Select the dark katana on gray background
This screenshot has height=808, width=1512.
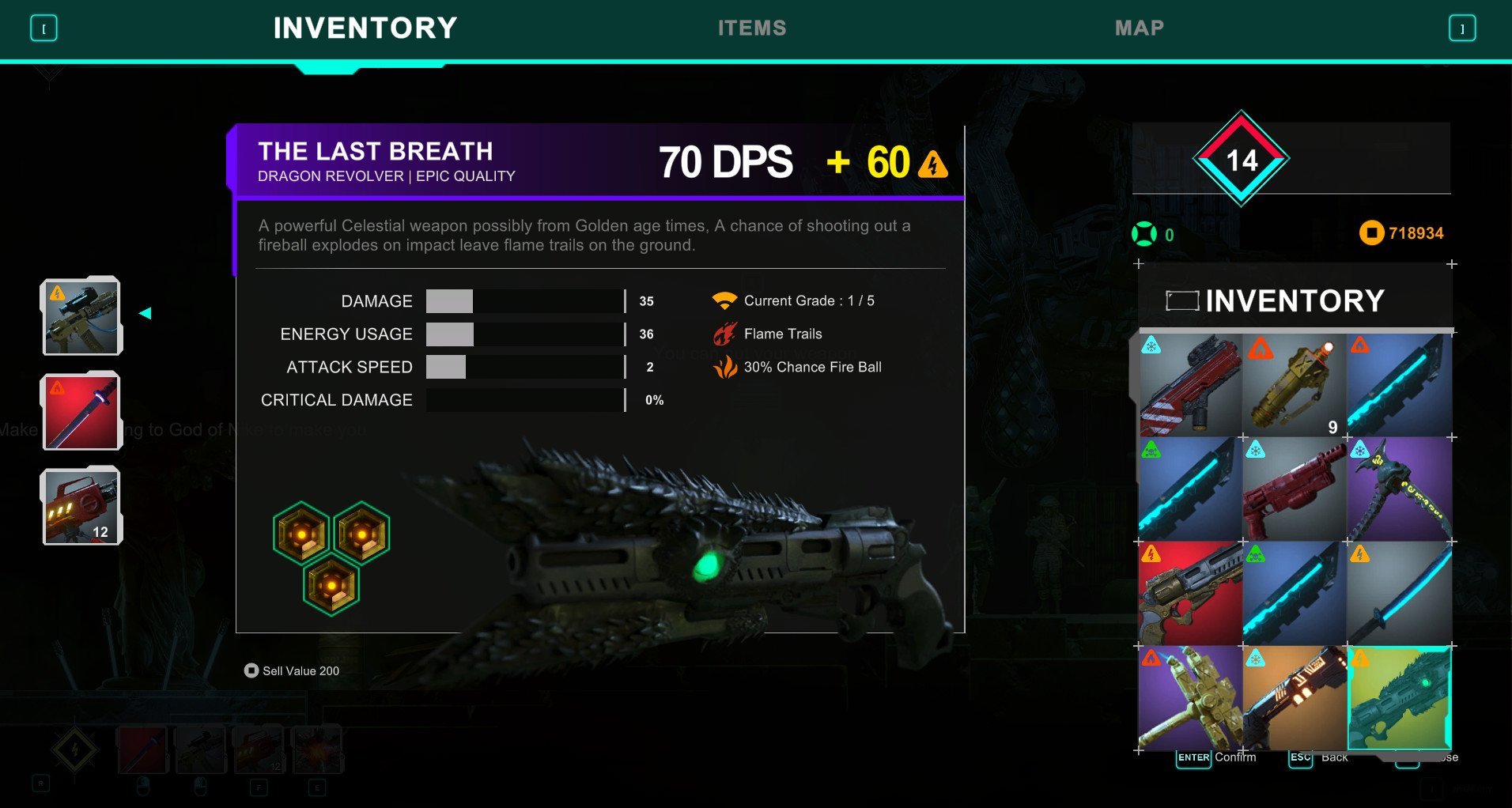(1399, 594)
